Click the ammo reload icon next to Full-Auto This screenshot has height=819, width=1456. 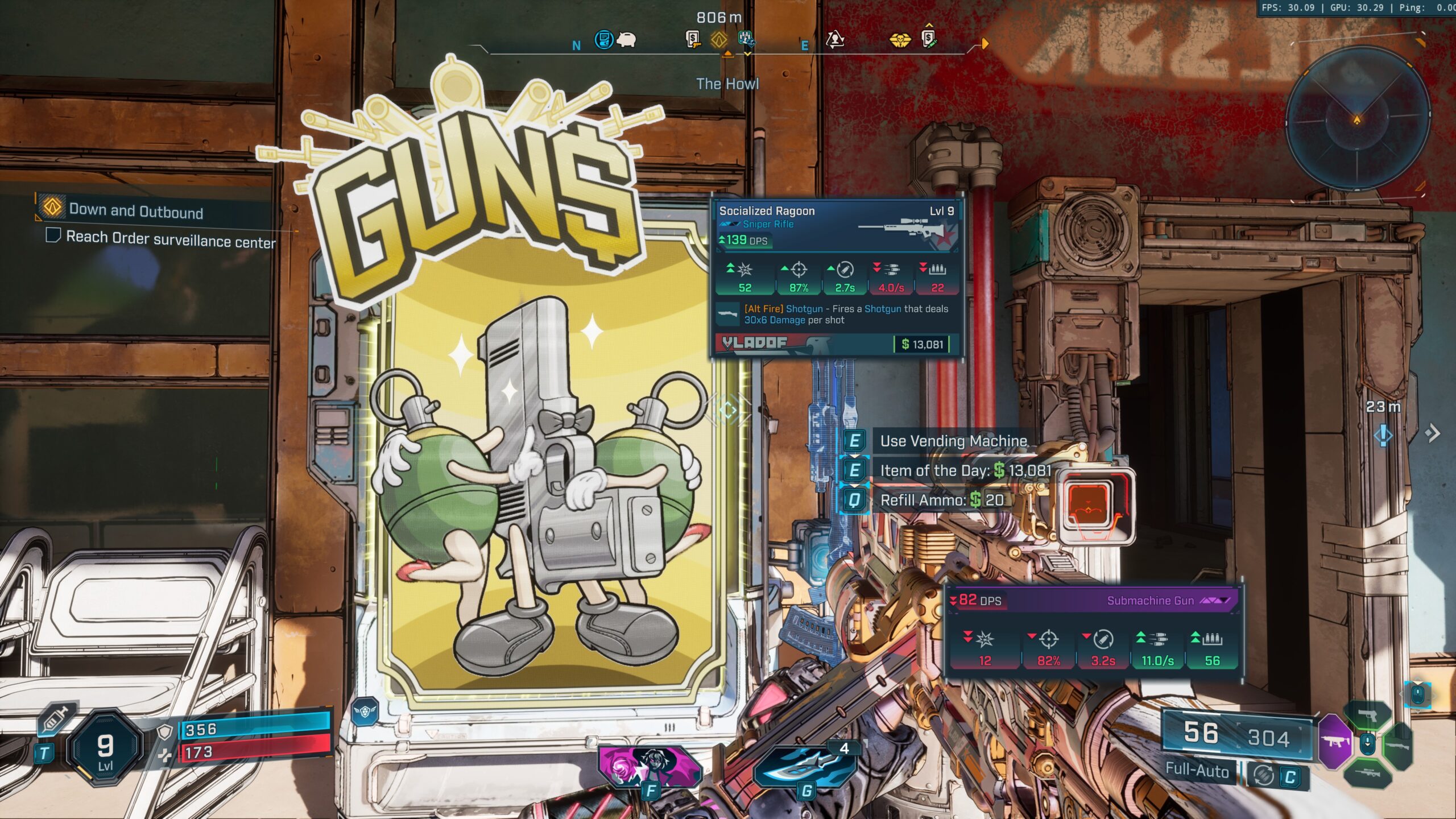pos(1261,776)
